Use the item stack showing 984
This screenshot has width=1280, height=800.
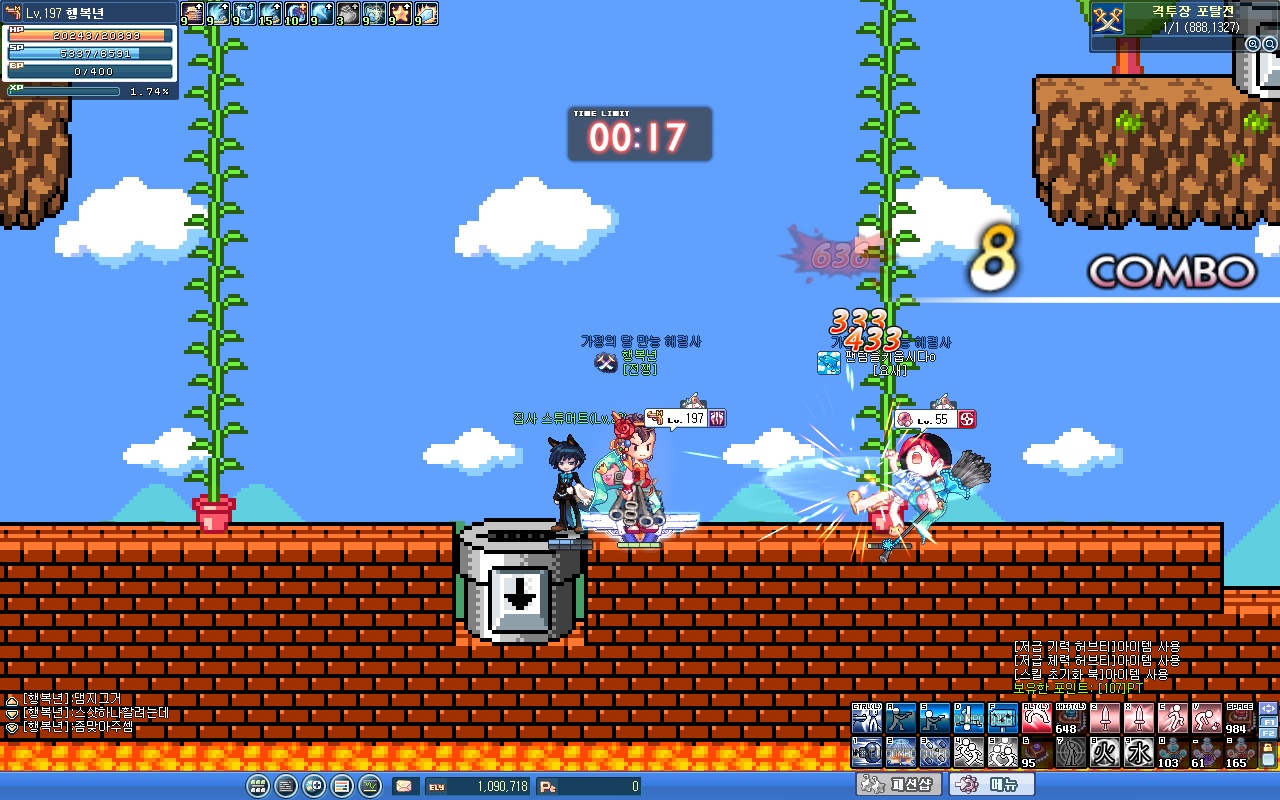[x=1240, y=718]
